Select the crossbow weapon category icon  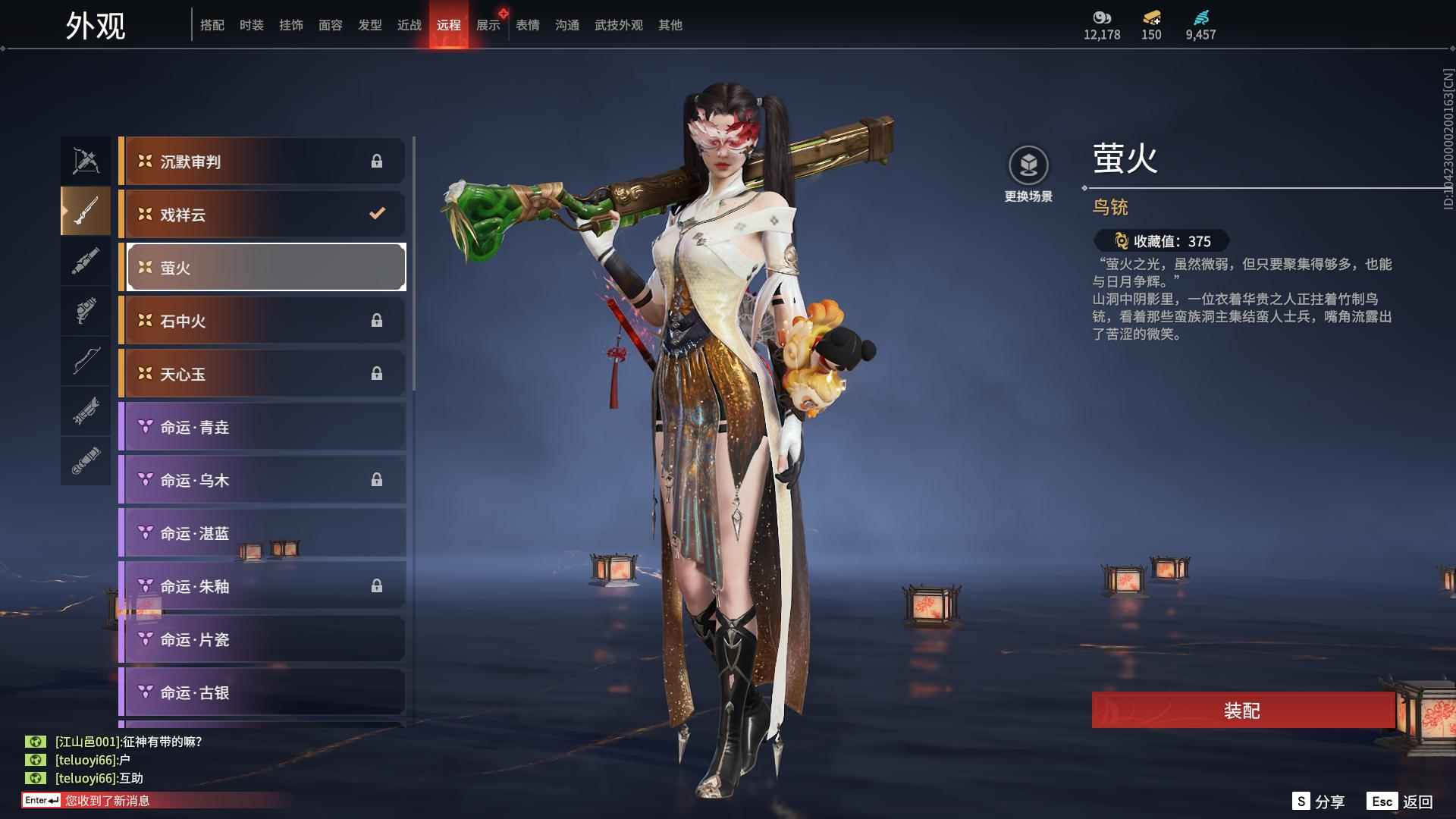[85, 160]
